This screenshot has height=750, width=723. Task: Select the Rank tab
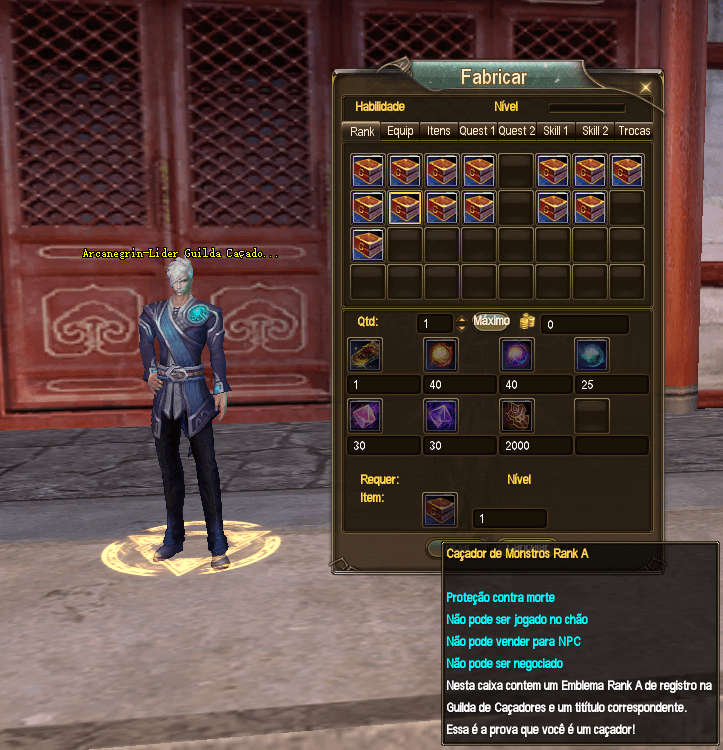(x=362, y=131)
